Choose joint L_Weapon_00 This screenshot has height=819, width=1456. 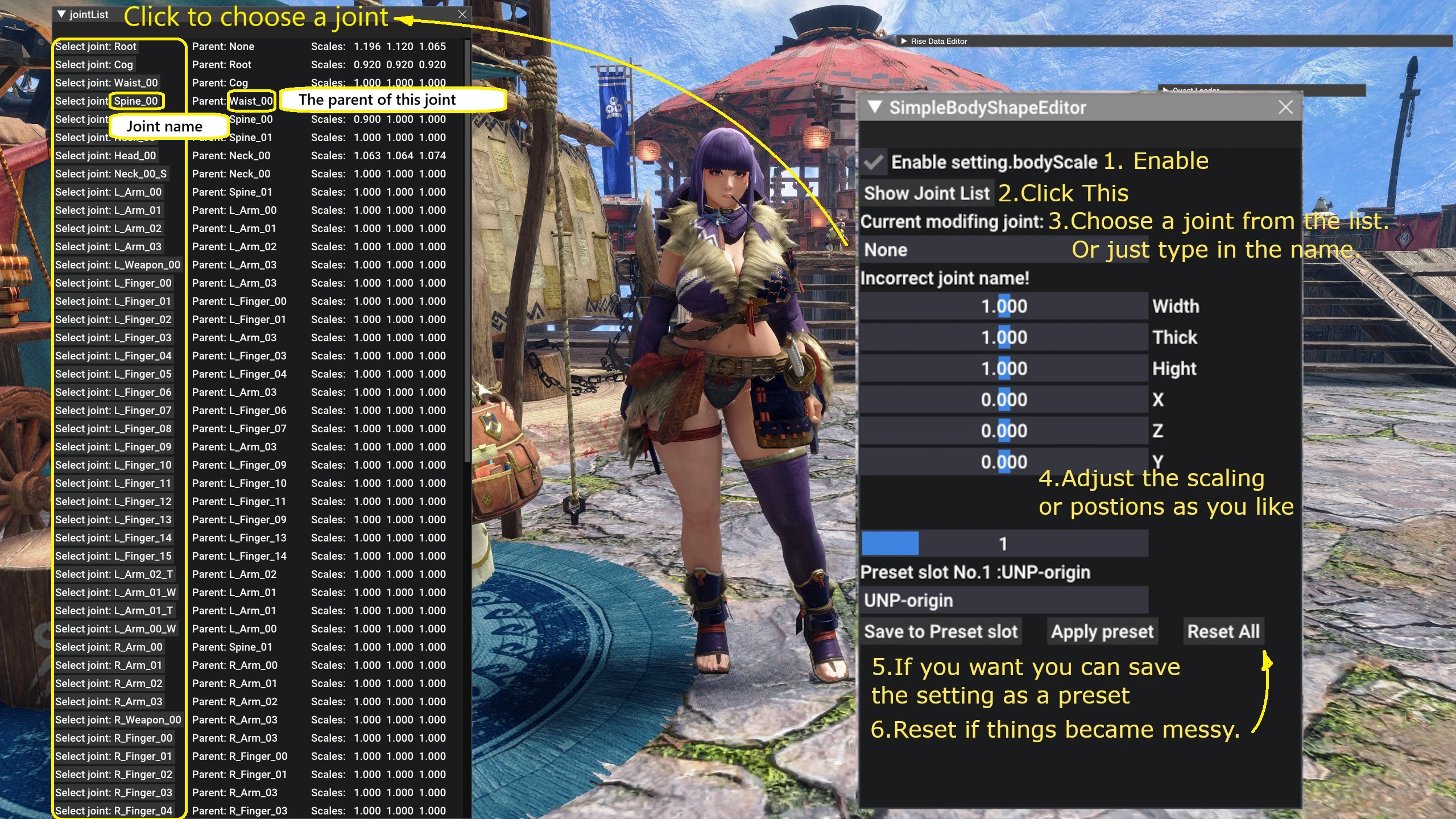point(118,265)
